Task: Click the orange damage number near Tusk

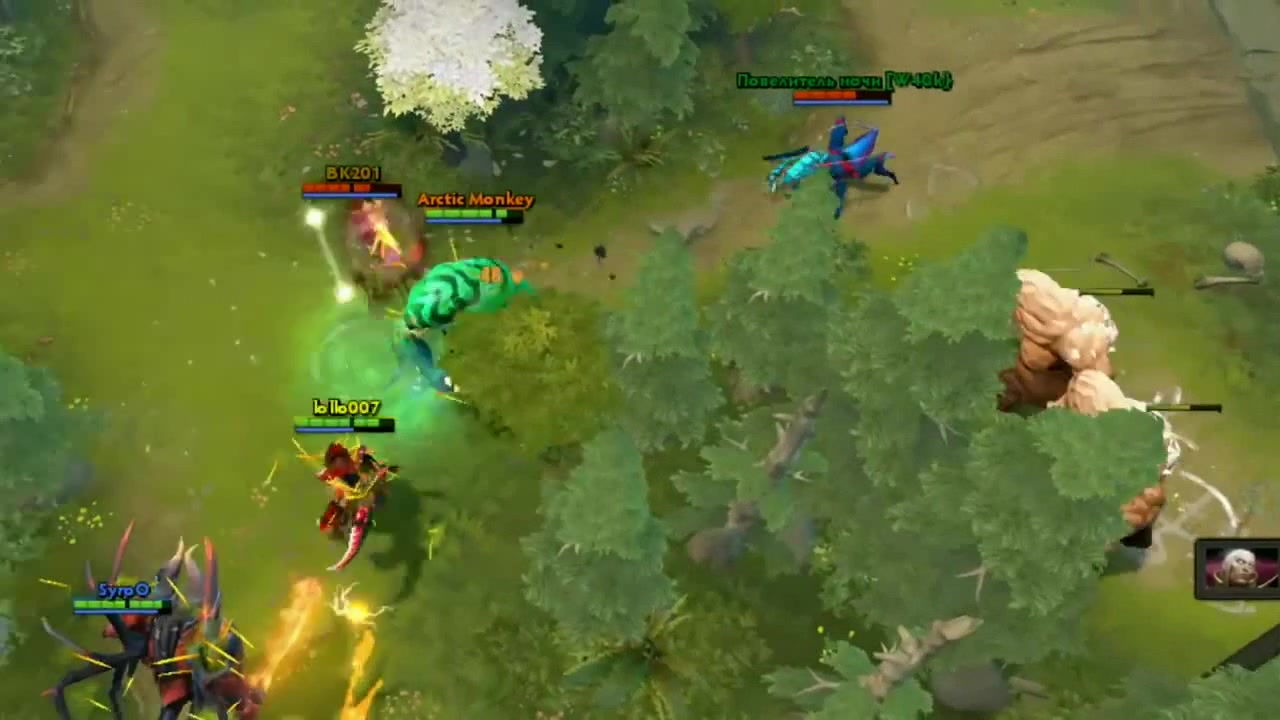Action: point(489,272)
